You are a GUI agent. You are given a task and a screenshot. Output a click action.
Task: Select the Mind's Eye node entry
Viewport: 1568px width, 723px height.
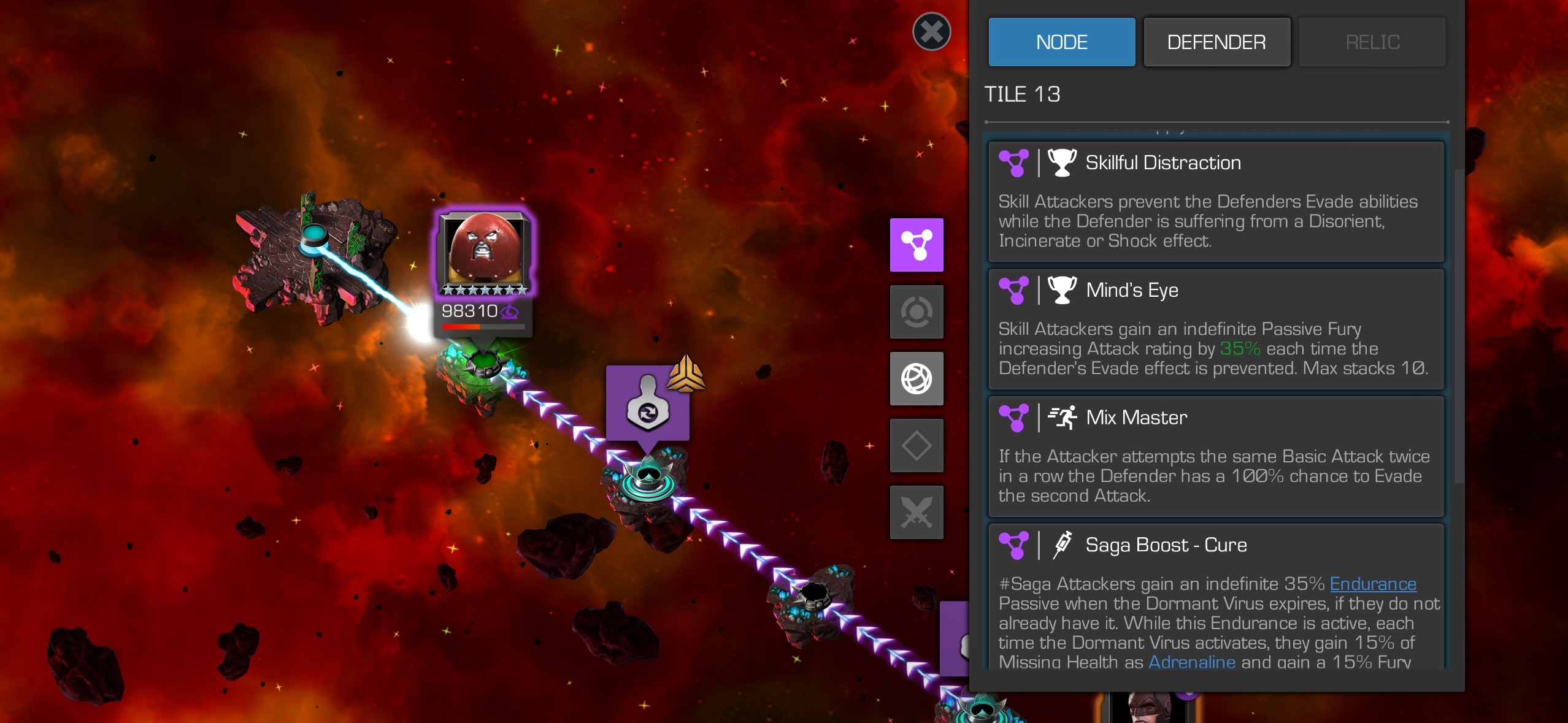(1215, 329)
